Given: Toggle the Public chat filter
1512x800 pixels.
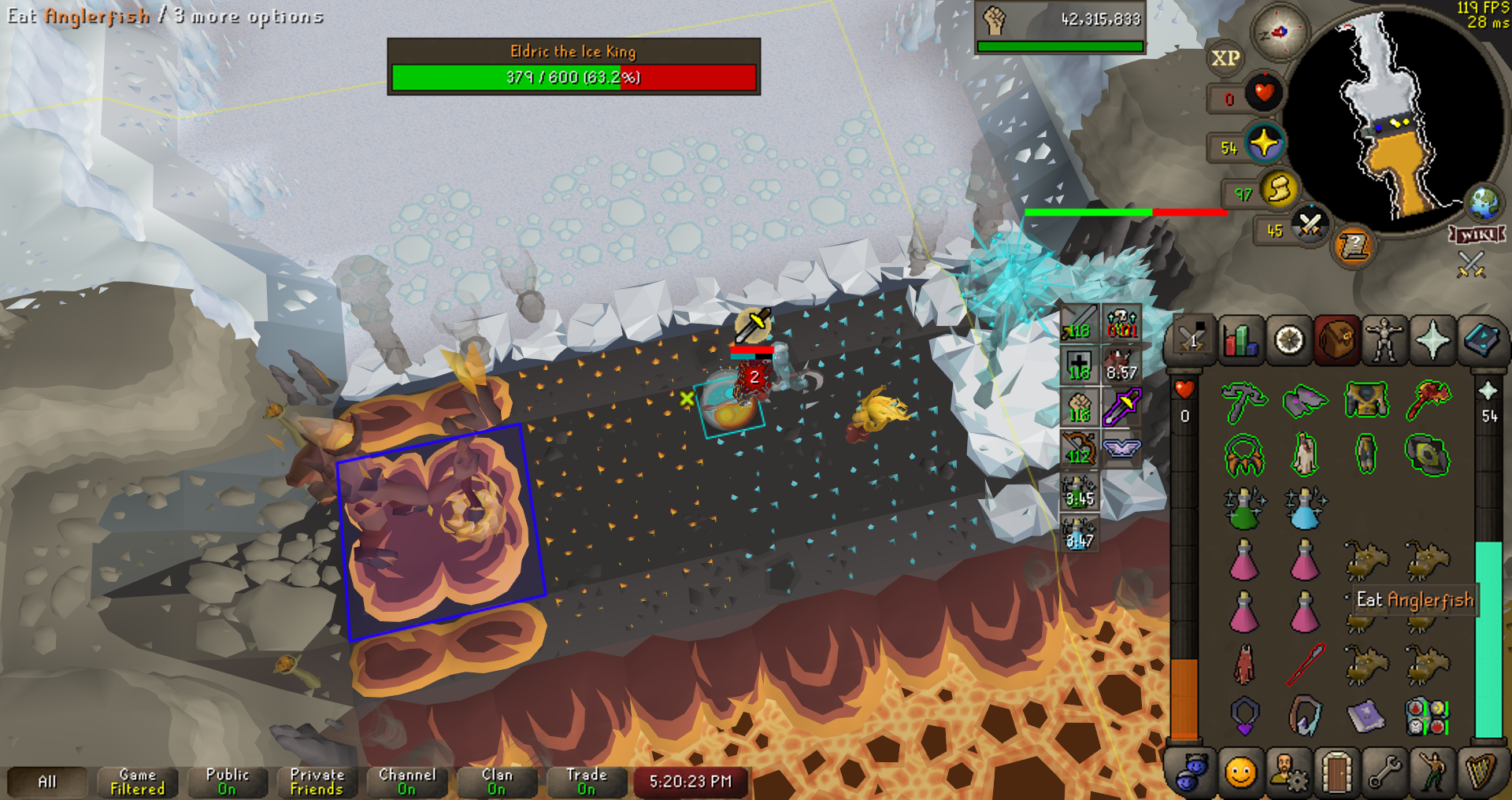Looking at the screenshot, I should 228,782.
